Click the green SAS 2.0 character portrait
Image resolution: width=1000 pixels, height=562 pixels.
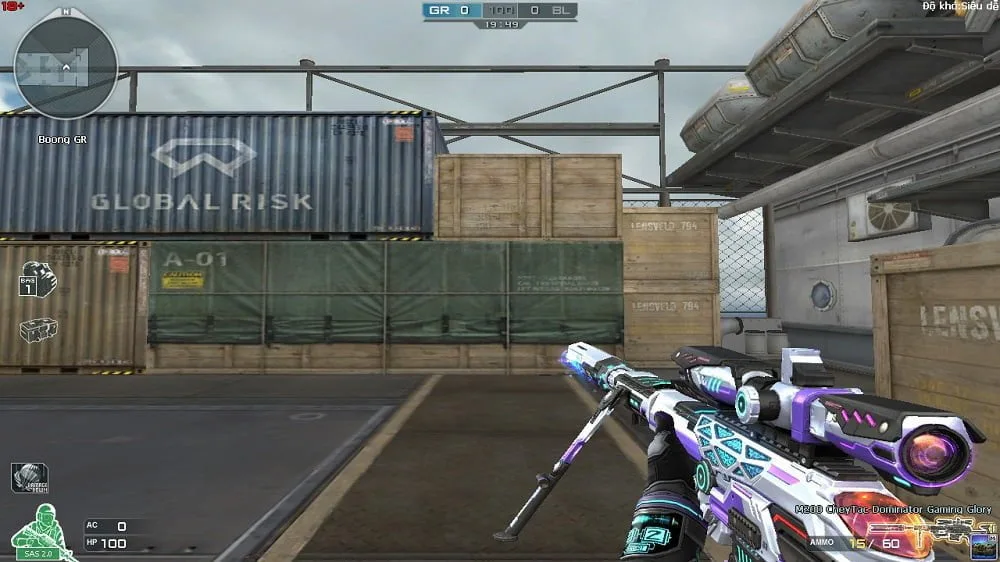tap(42, 531)
